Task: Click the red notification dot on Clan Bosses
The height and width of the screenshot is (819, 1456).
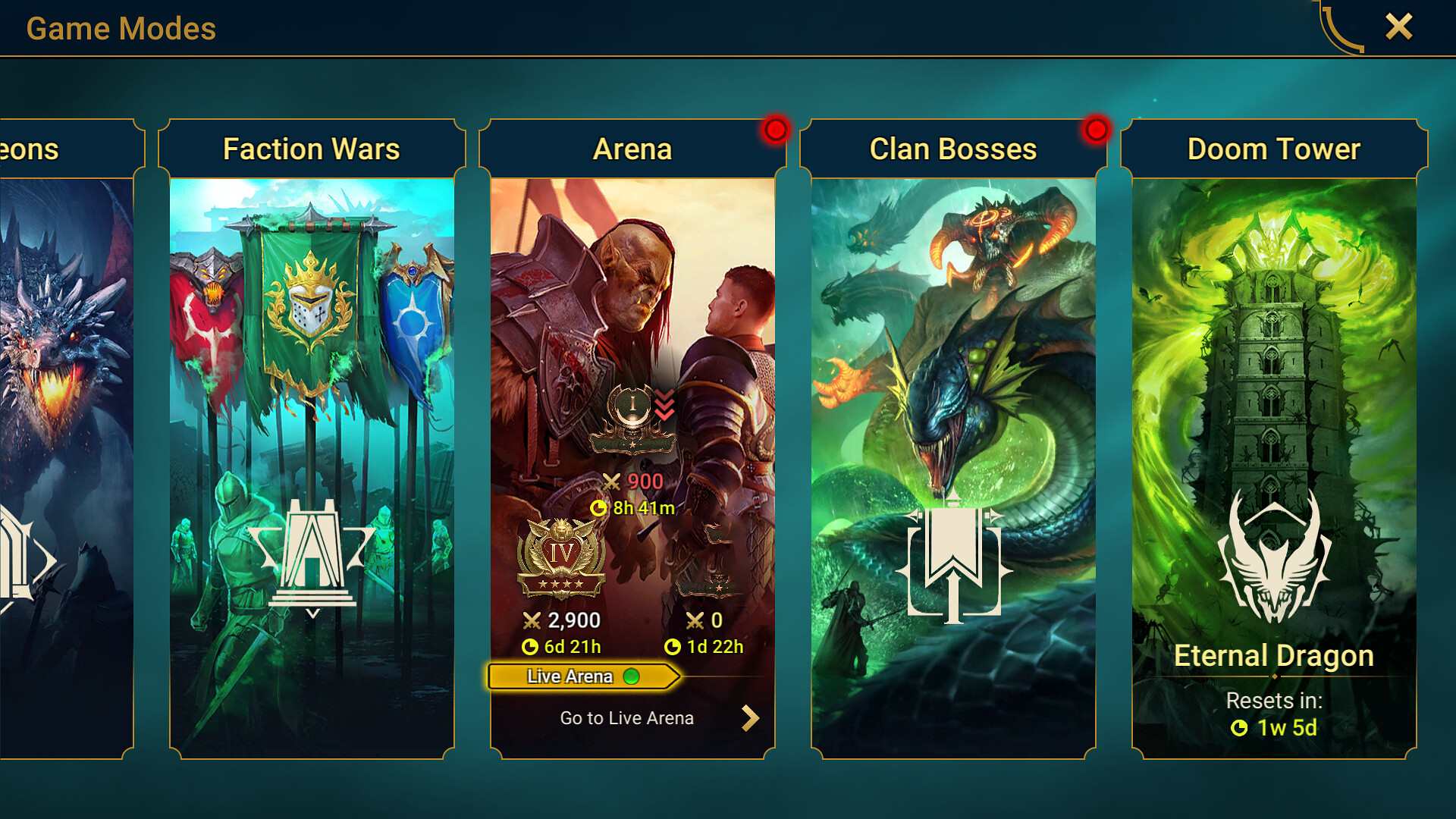Action: 1095,130
